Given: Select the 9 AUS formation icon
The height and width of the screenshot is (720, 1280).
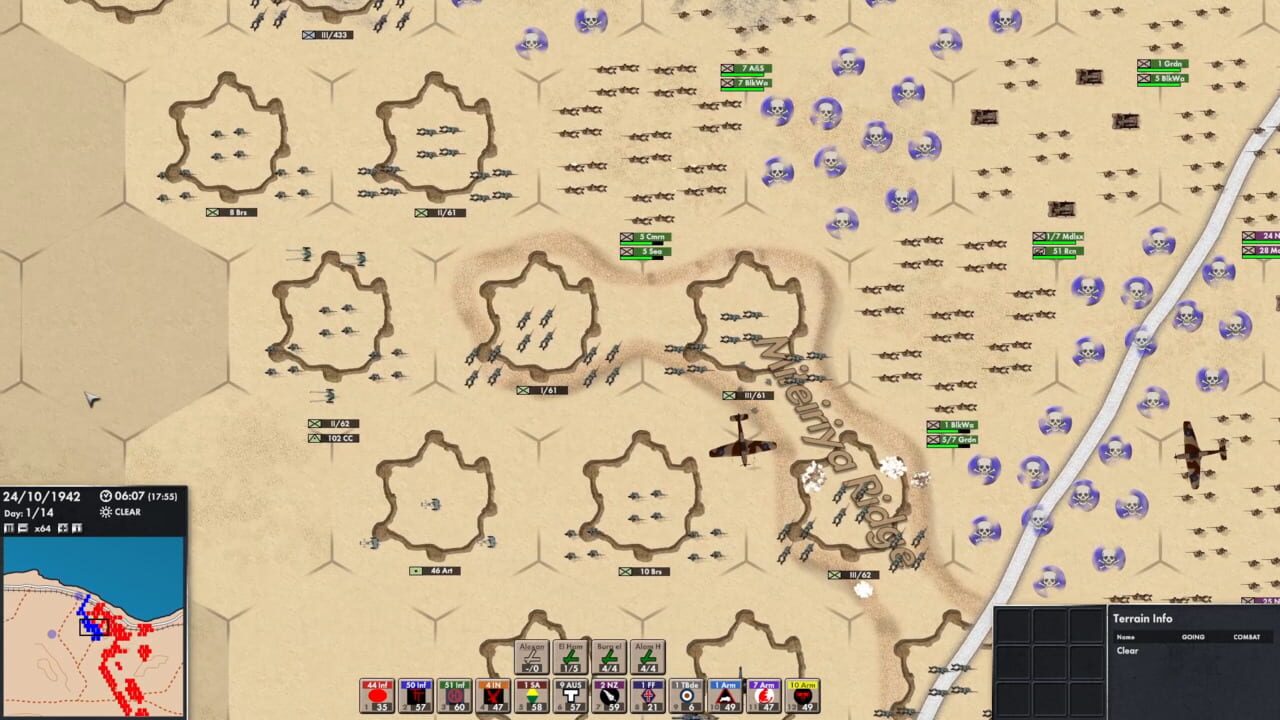Looking at the screenshot, I should [x=570, y=692].
